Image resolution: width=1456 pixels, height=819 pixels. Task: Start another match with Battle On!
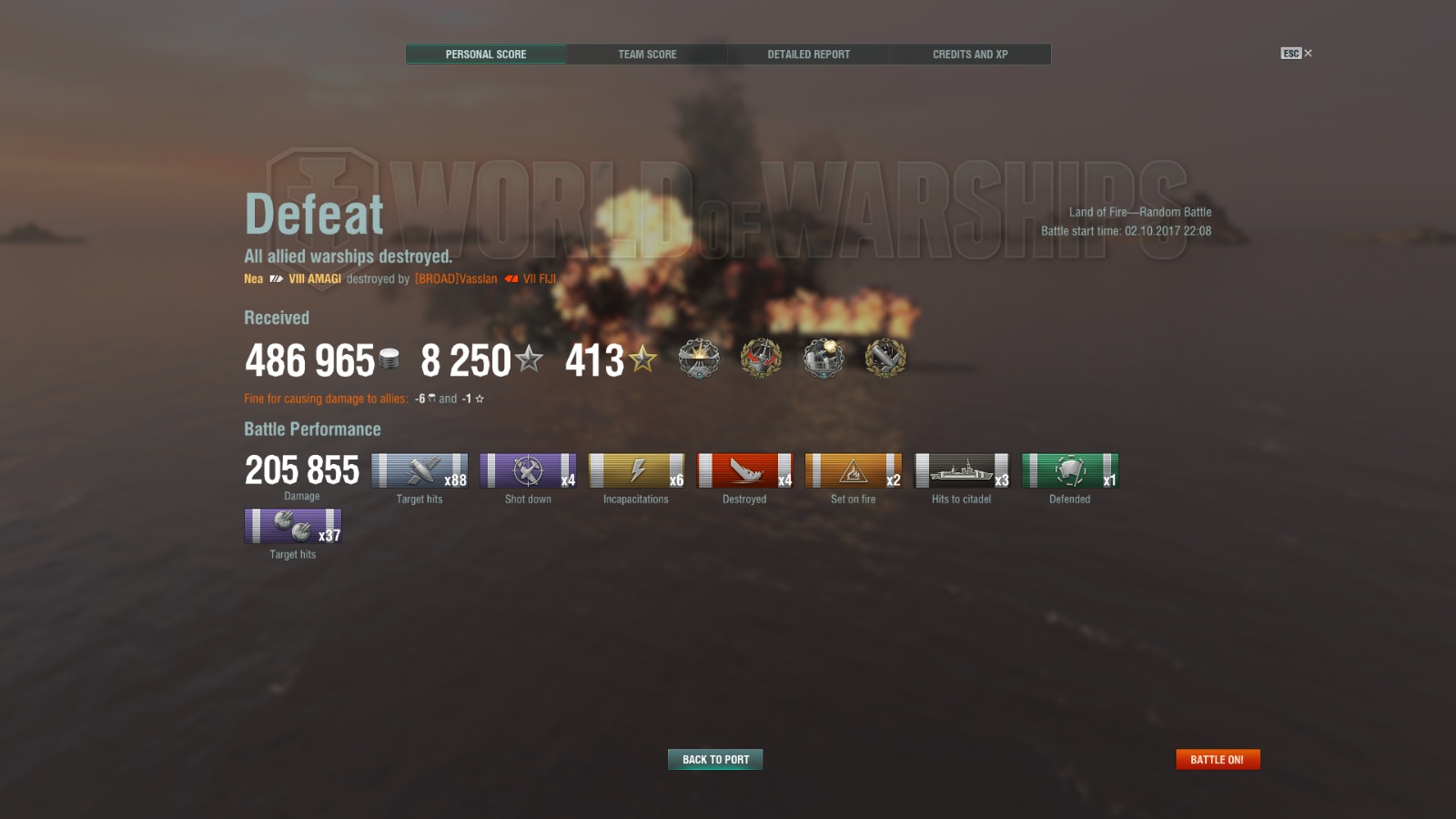click(x=1217, y=760)
